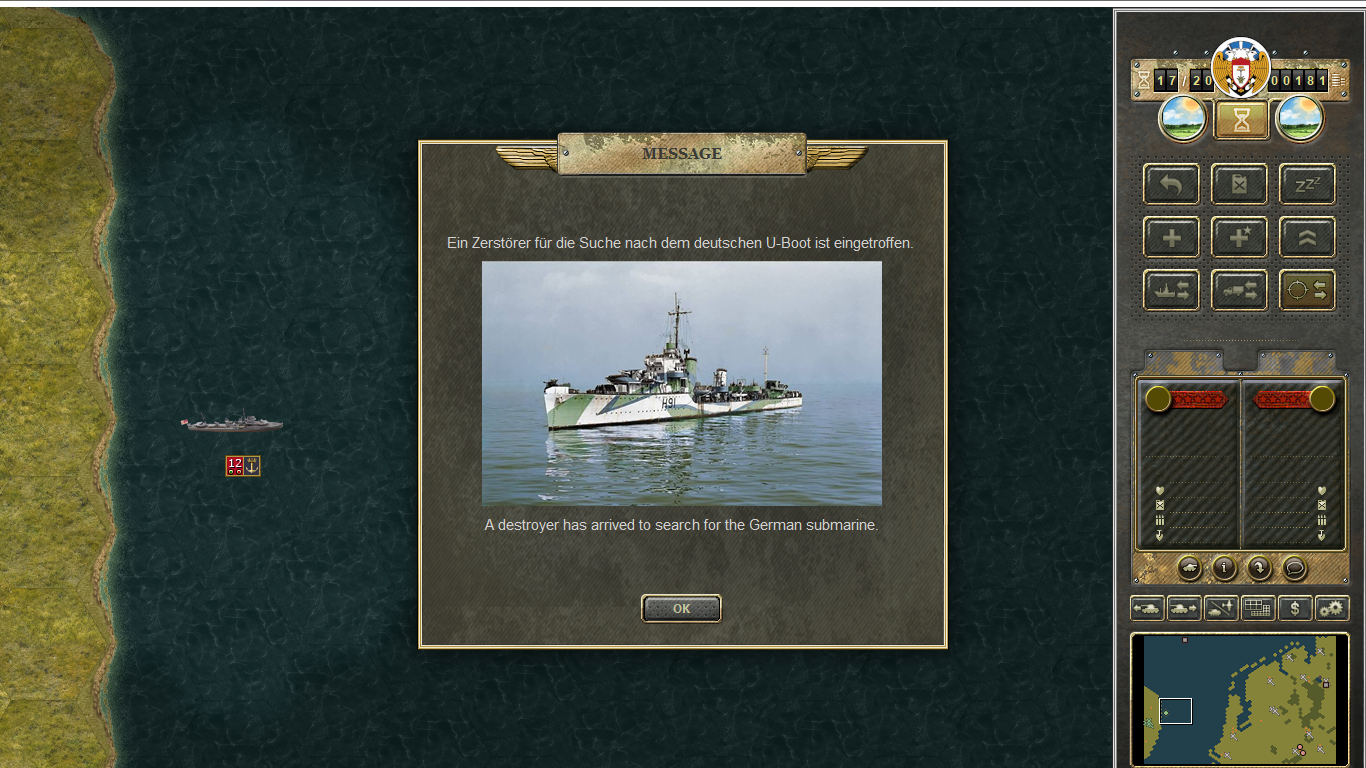This screenshot has height=768, width=1366.
Task: Toggle the tank and plane view button
Action: tap(1221, 608)
